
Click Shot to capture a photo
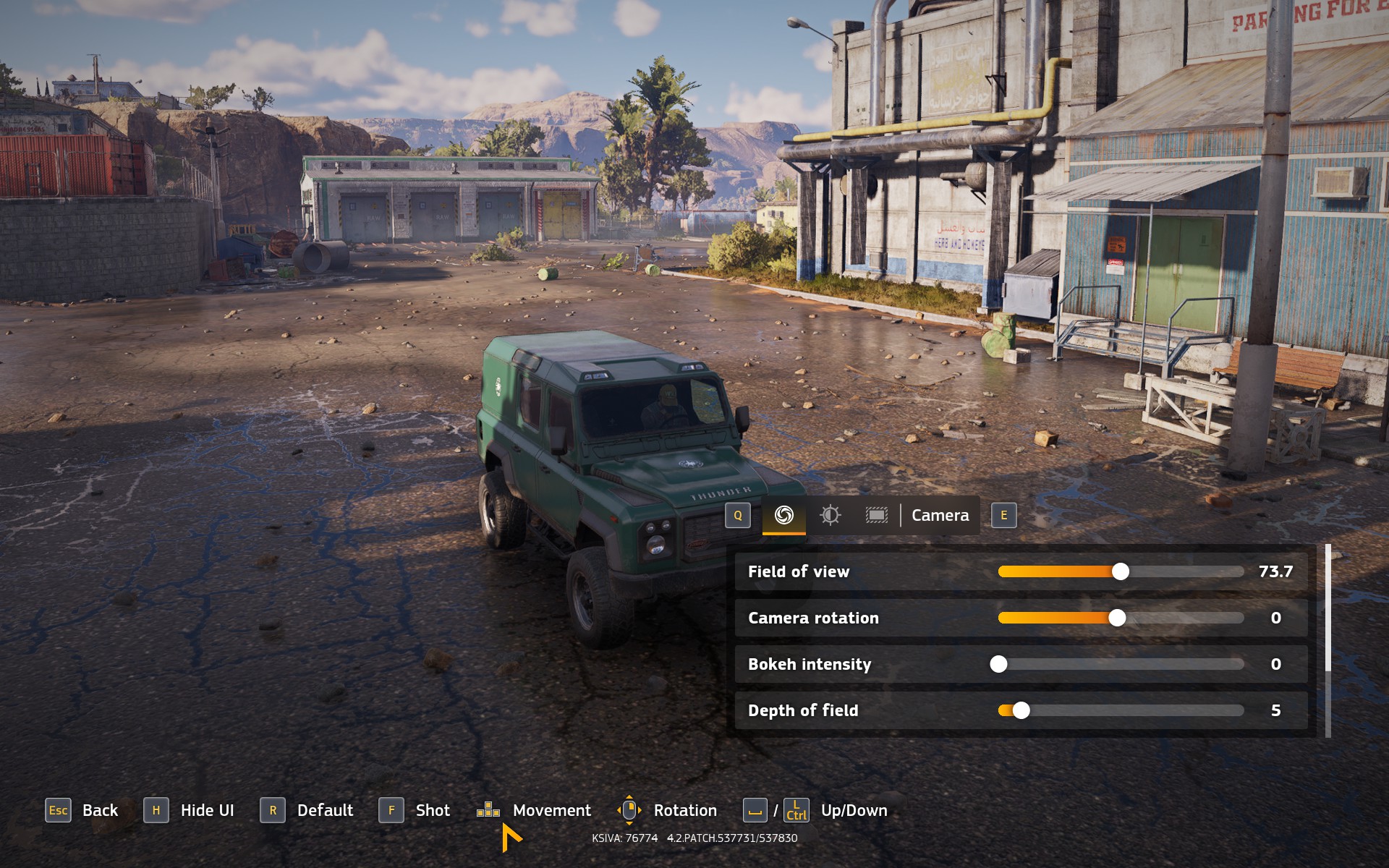pyautogui.click(x=432, y=810)
